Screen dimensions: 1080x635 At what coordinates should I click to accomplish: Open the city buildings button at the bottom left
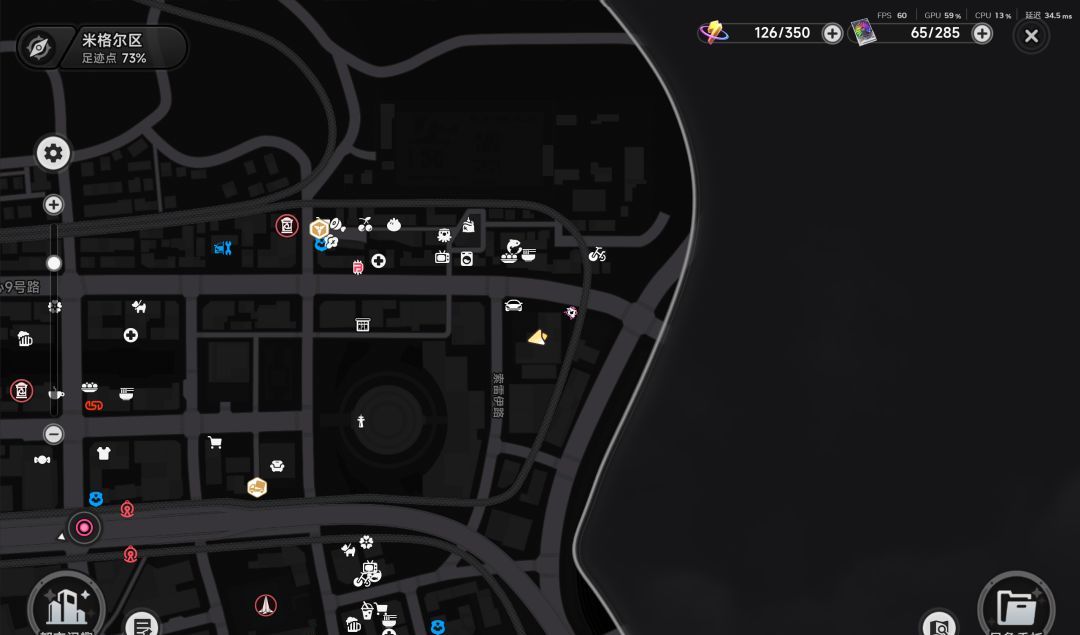click(67, 605)
